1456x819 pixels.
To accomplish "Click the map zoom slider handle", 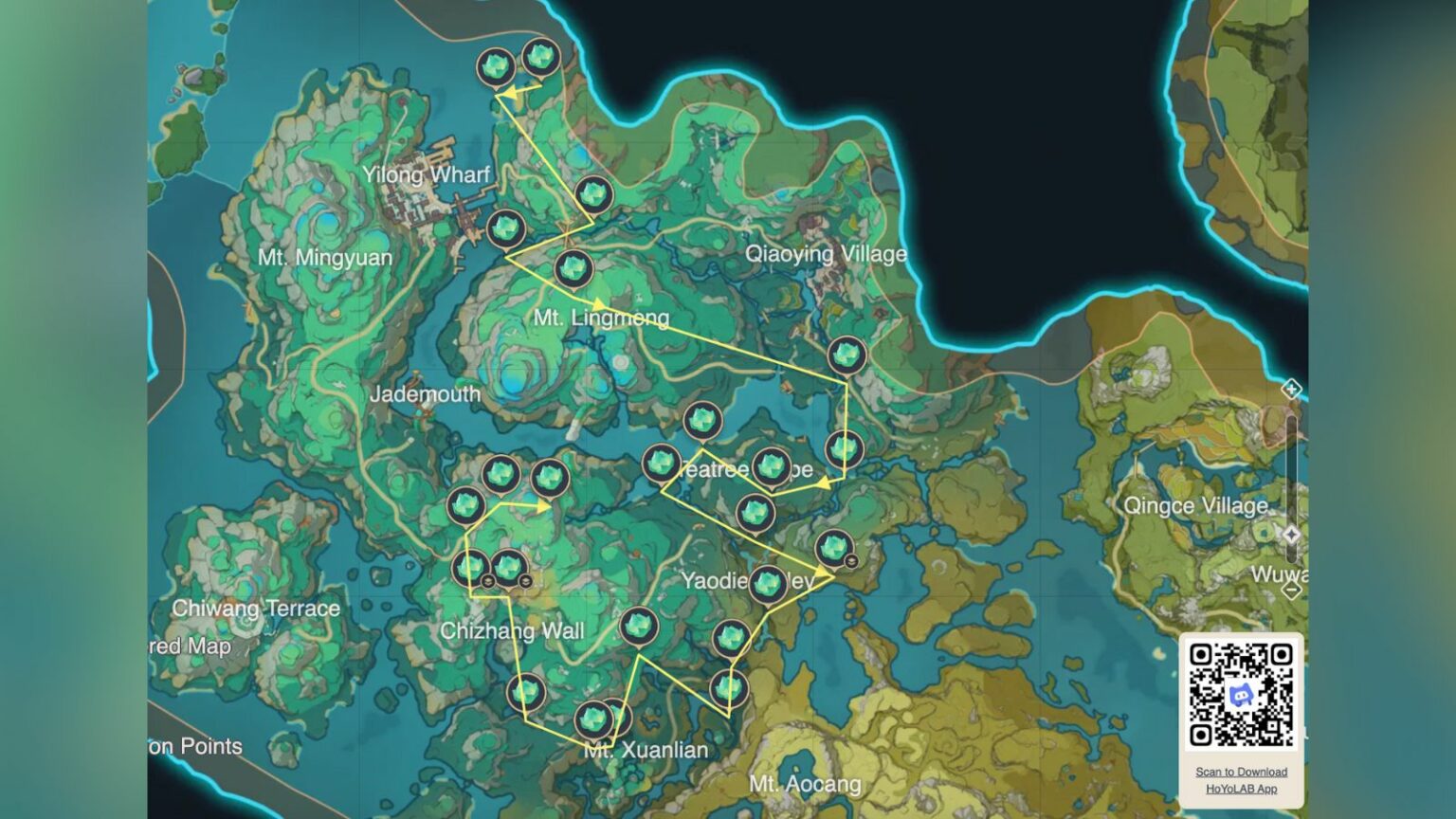I will coord(1291,534).
